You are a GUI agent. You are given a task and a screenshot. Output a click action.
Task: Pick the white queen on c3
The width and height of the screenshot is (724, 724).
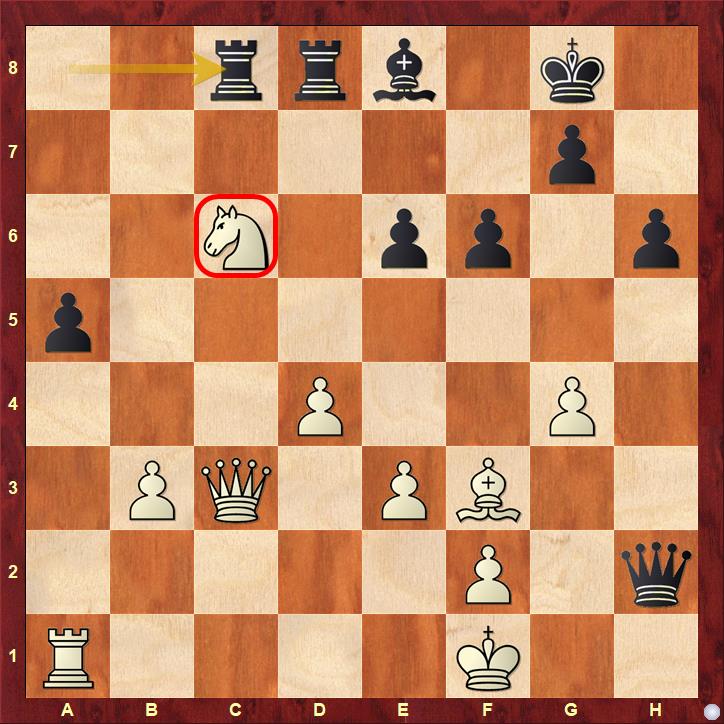click(236, 488)
